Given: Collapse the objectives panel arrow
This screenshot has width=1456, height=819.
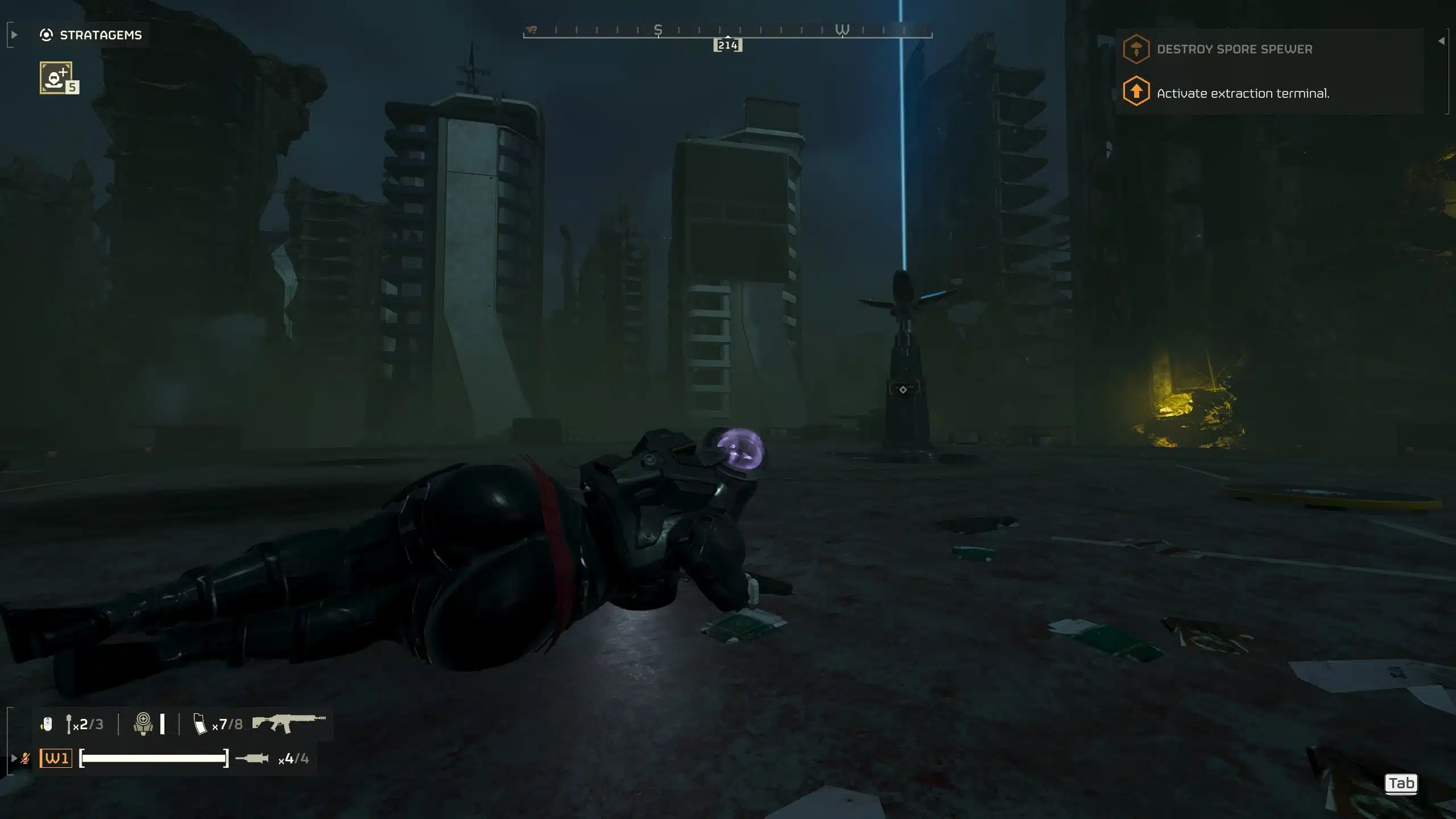Looking at the screenshot, I should pyautogui.click(x=1441, y=41).
